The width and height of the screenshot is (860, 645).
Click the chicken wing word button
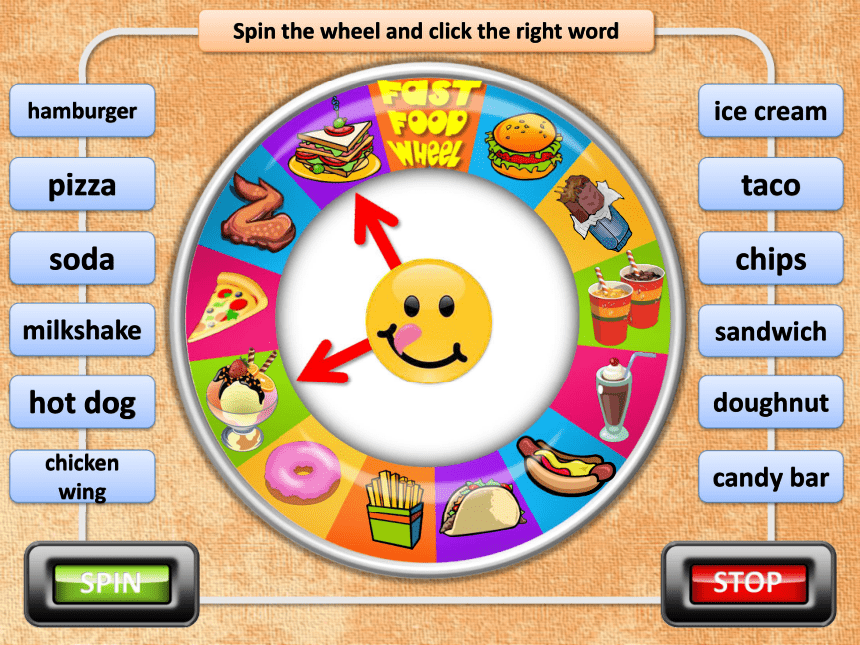coord(83,476)
